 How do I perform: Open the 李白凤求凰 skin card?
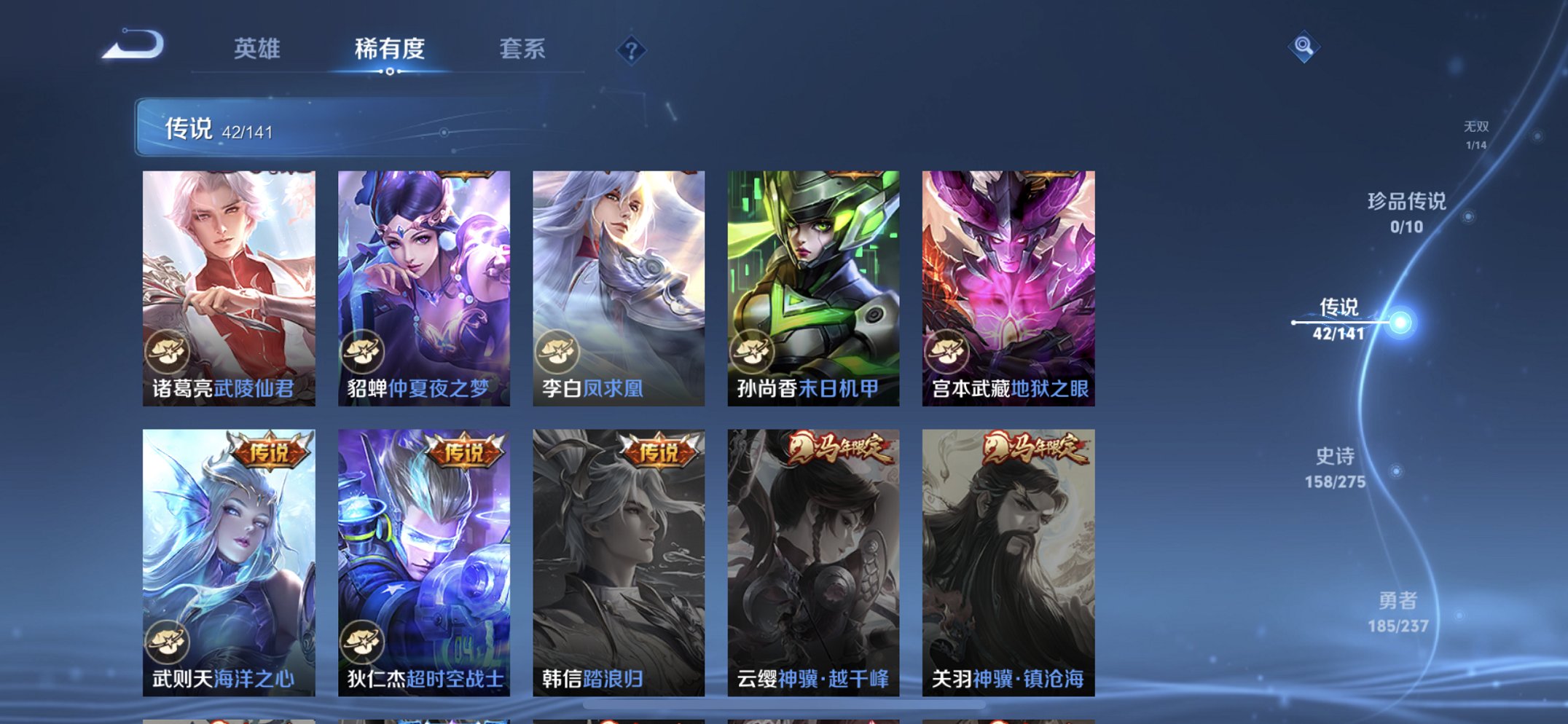point(618,277)
